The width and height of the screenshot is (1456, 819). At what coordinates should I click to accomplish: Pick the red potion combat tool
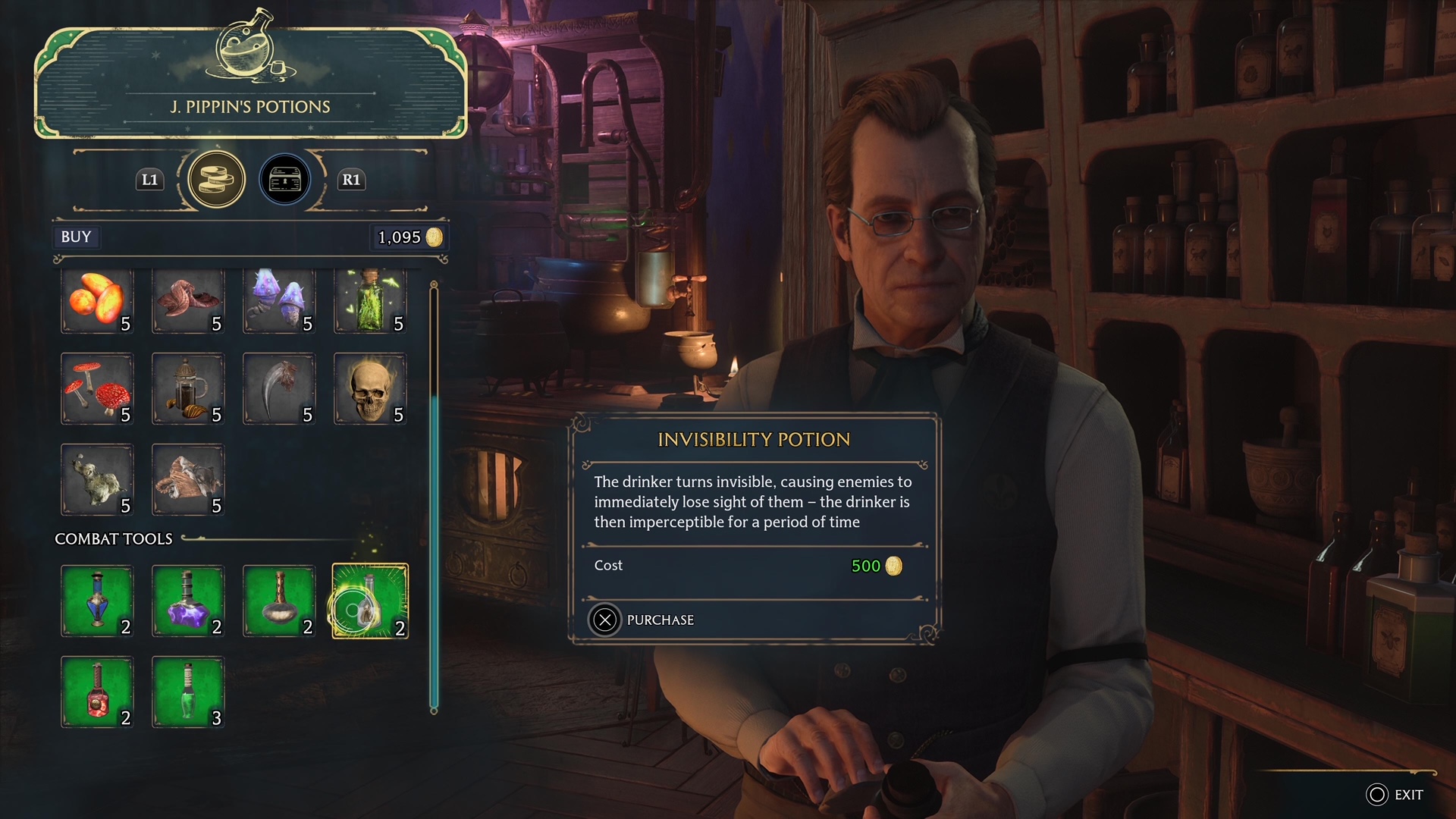point(97,692)
